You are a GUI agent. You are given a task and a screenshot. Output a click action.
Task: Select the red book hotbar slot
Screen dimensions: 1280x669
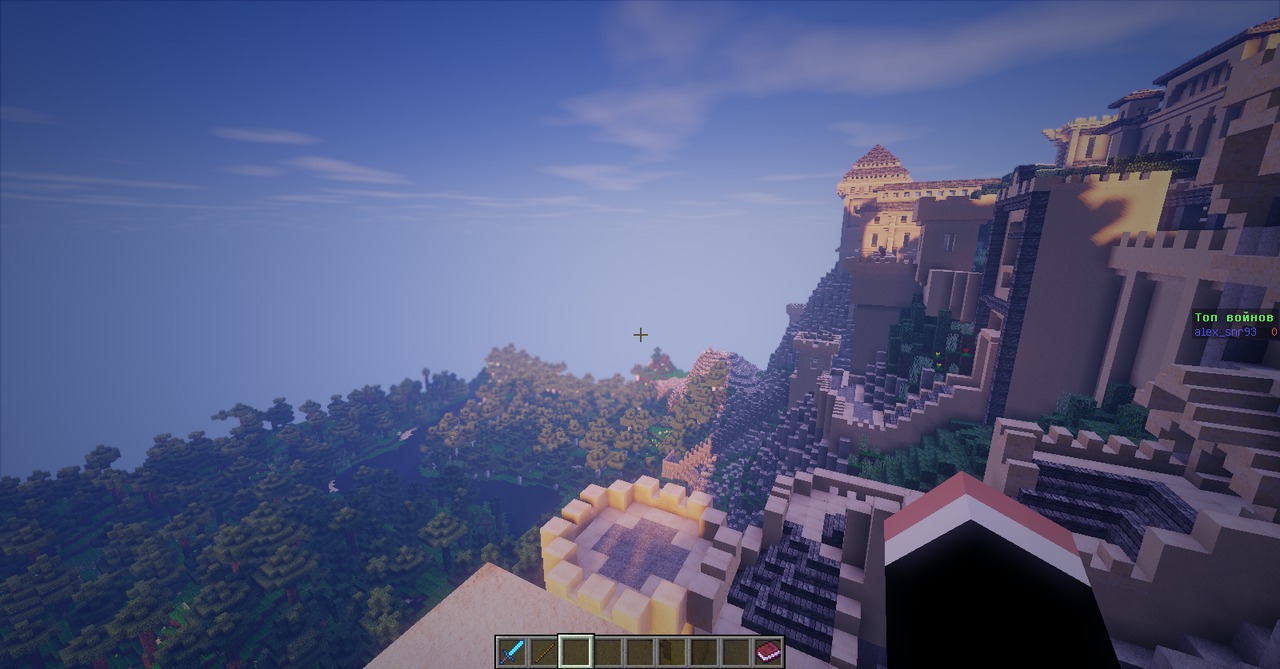768,652
